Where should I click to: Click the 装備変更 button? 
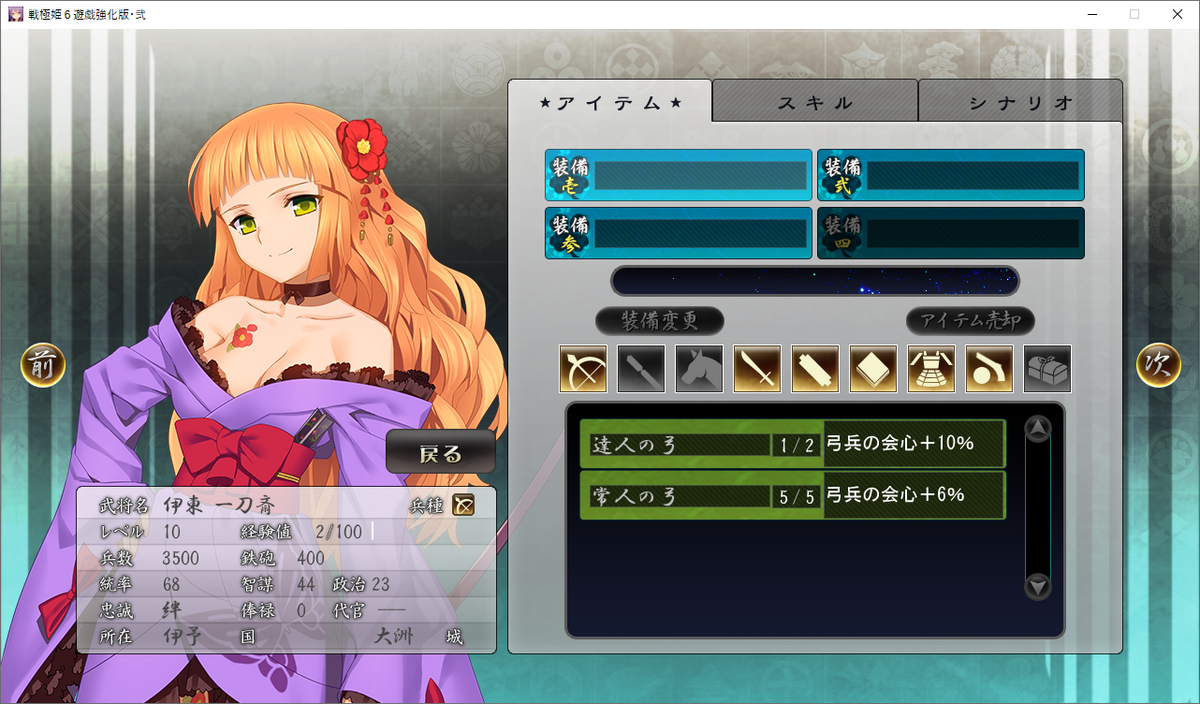pos(659,321)
